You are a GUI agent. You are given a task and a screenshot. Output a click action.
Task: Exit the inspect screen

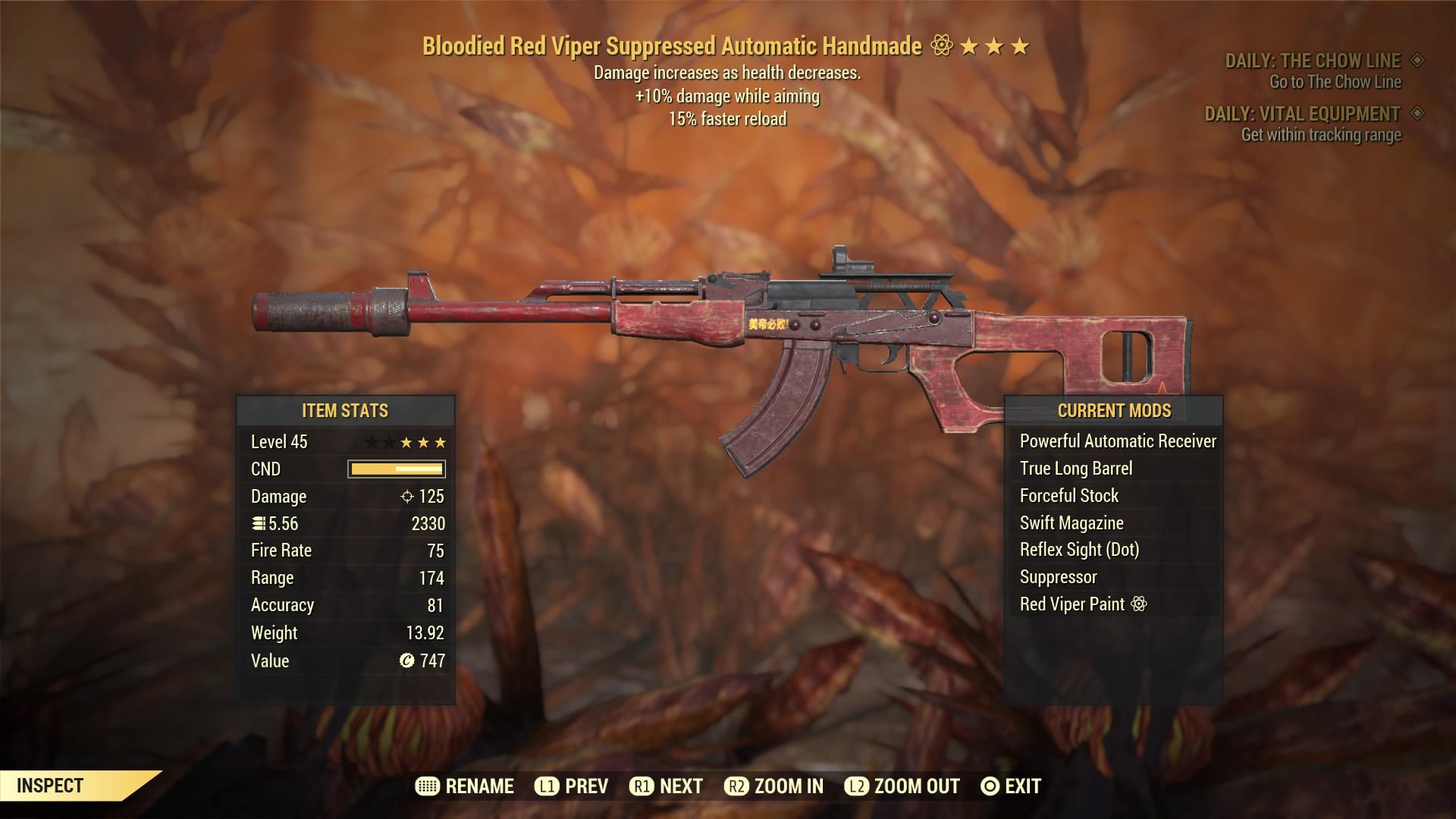coord(1010,786)
